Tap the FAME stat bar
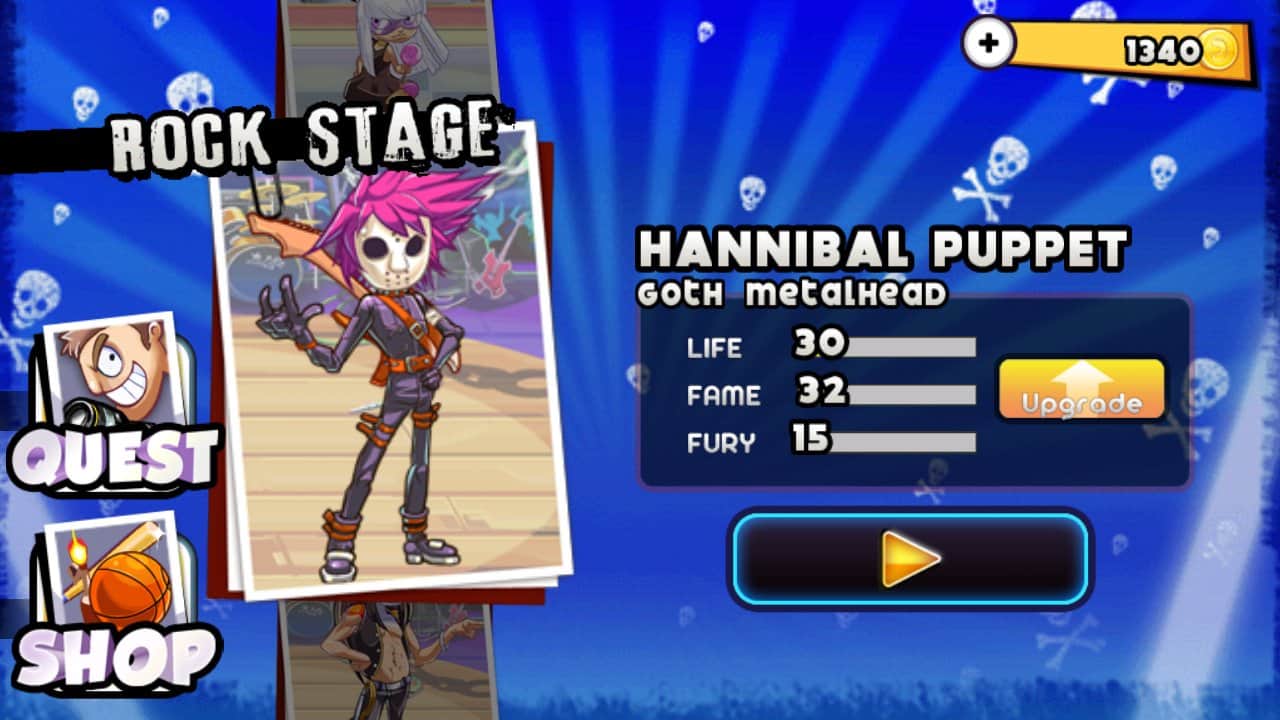Image resolution: width=1280 pixels, height=720 pixels. coord(910,396)
